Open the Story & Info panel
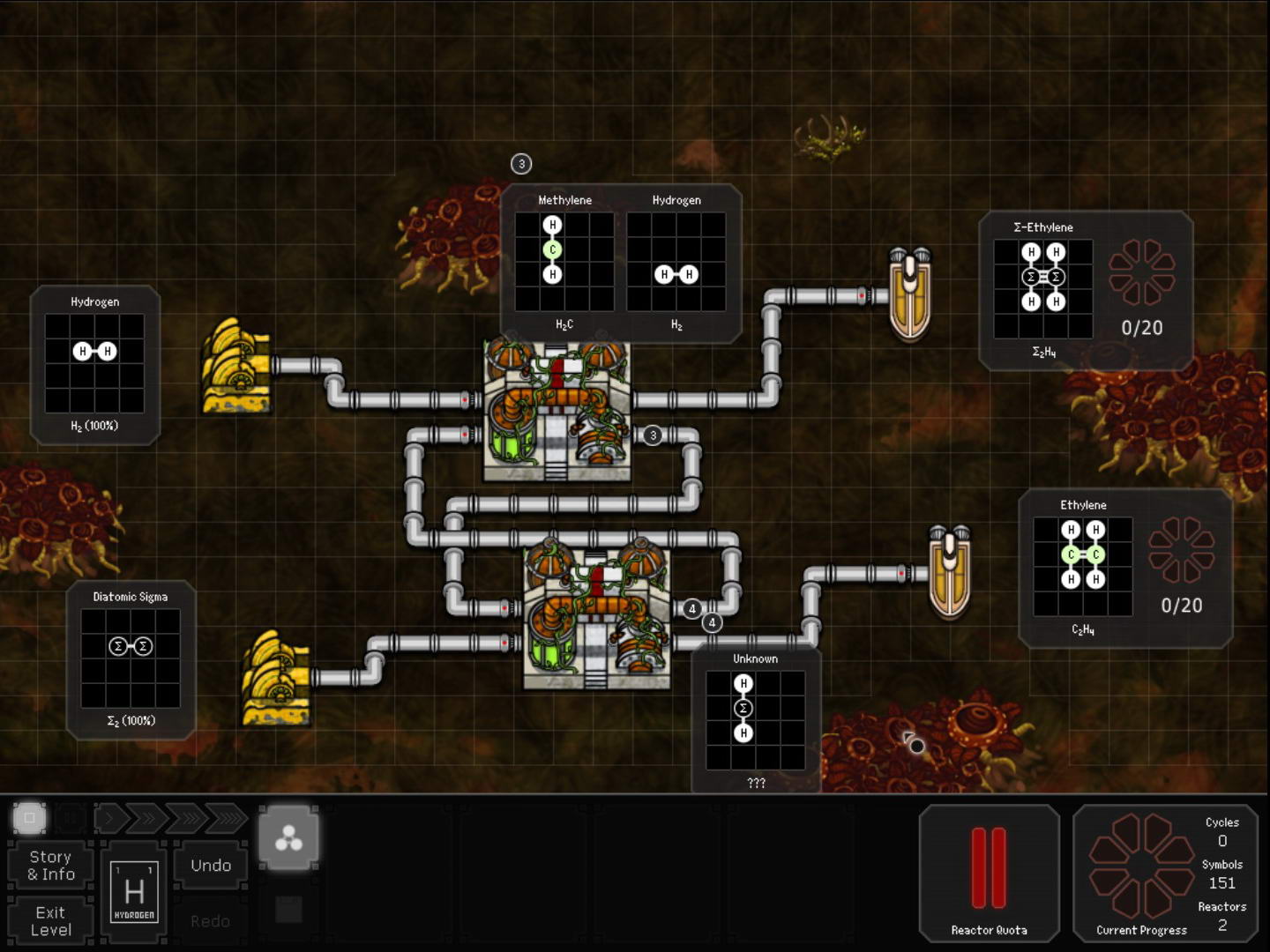Image resolution: width=1270 pixels, height=952 pixels. [51, 866]
